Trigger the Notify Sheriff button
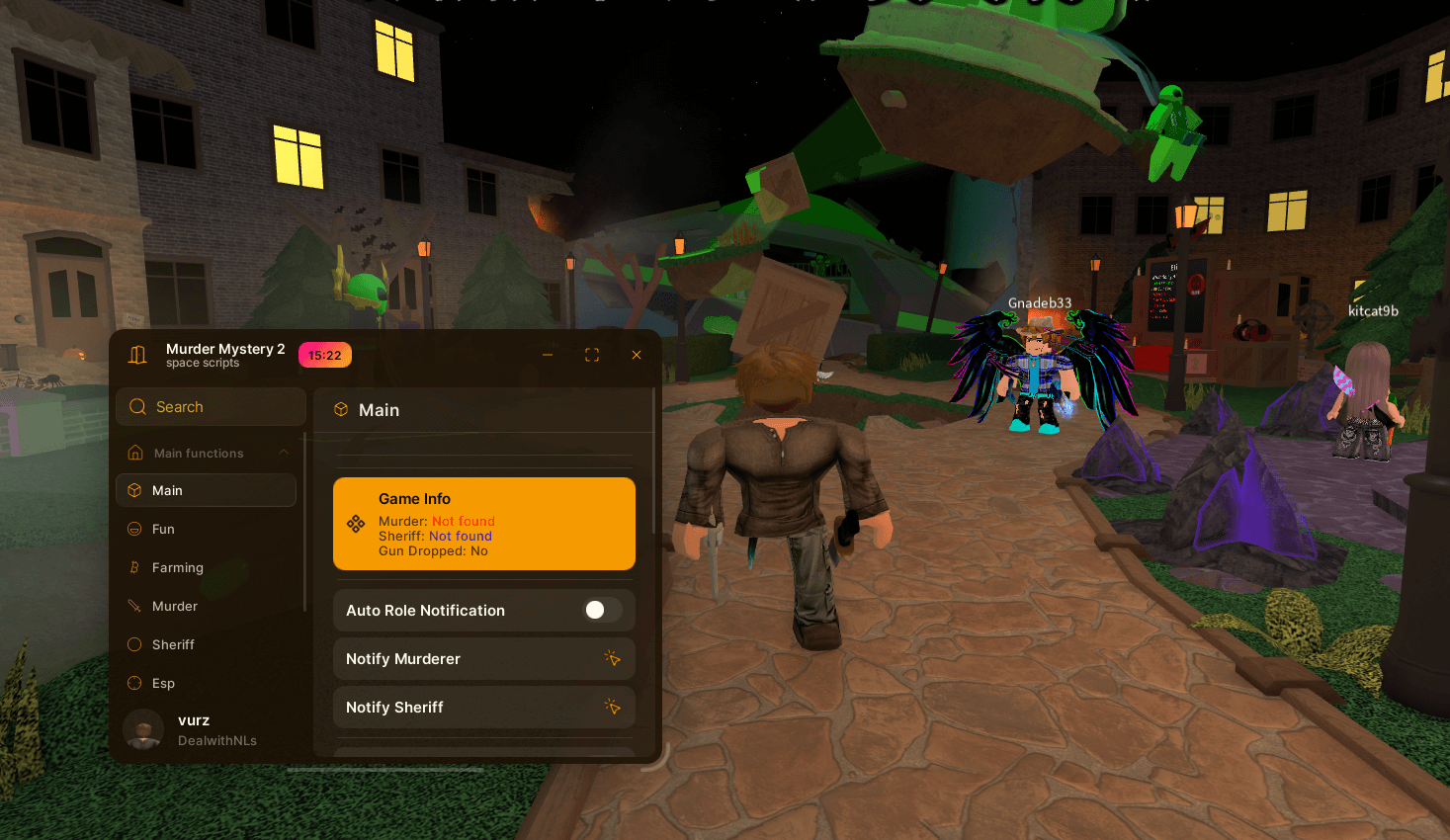1450x840 pixels. tap(483, 708)
